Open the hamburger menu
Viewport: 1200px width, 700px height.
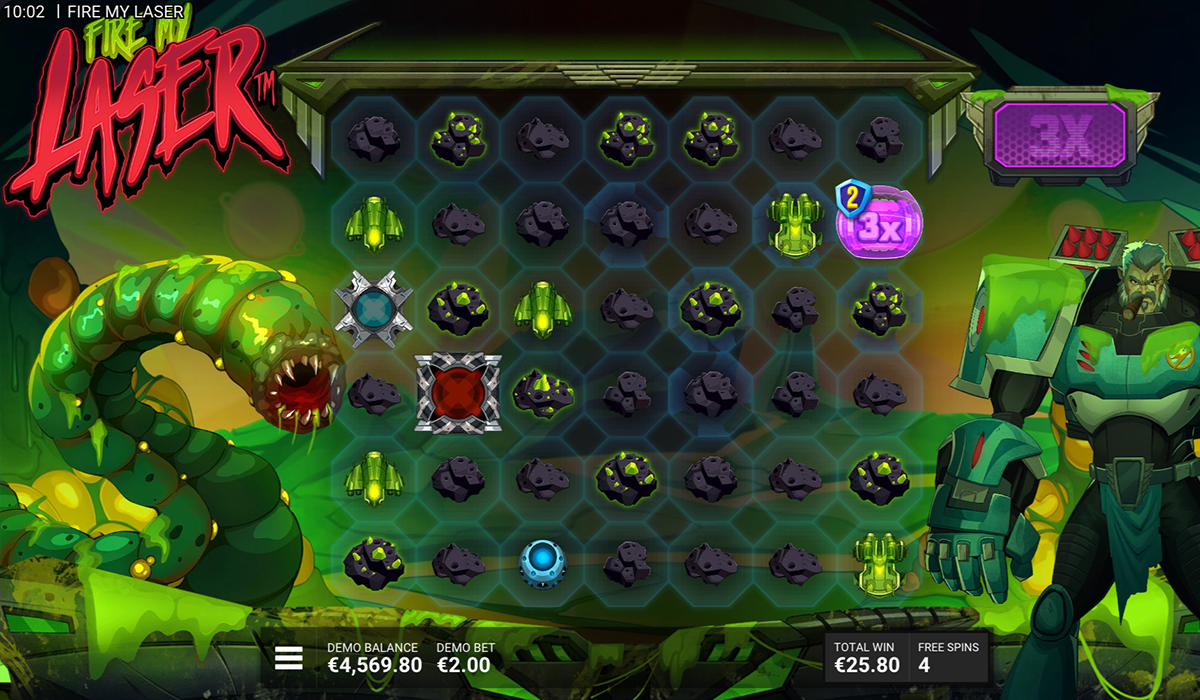(x=289, y=657)
